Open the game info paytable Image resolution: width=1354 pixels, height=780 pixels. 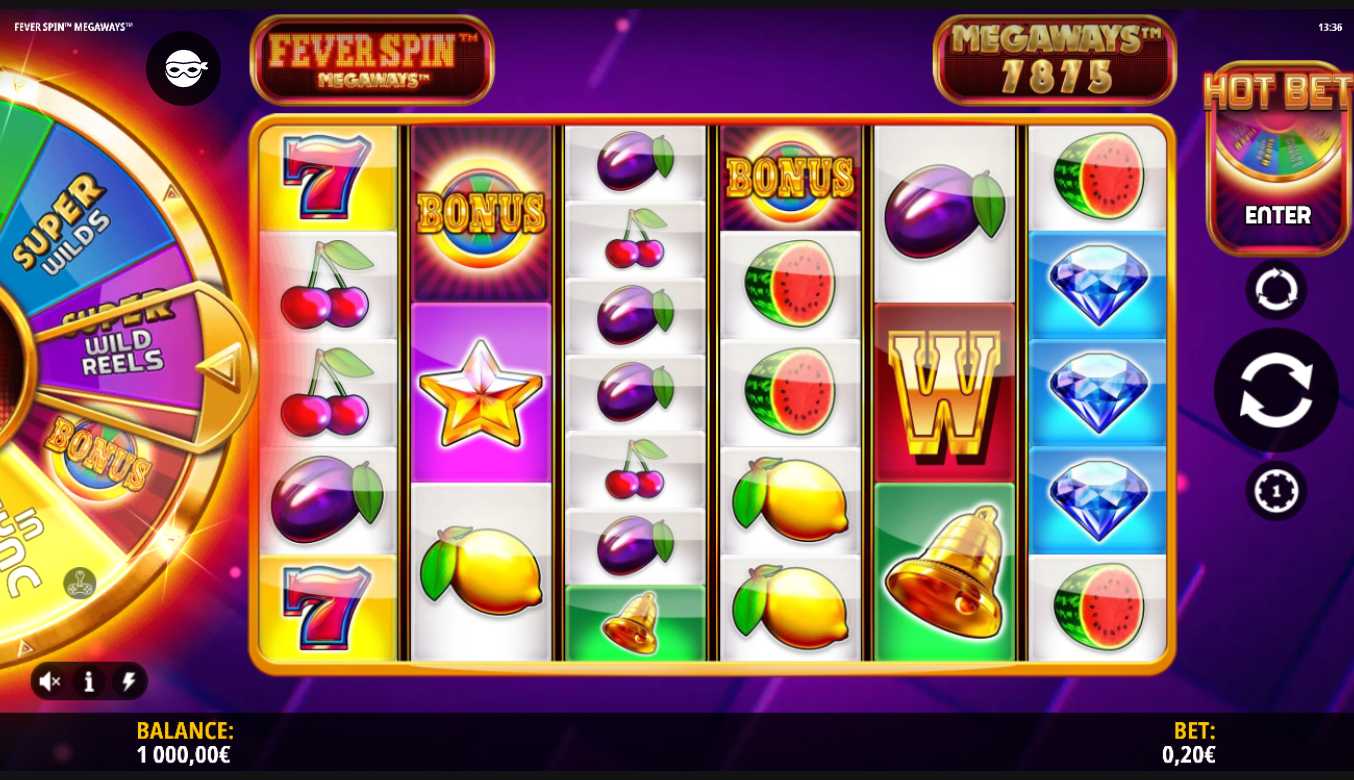(89, 682)
